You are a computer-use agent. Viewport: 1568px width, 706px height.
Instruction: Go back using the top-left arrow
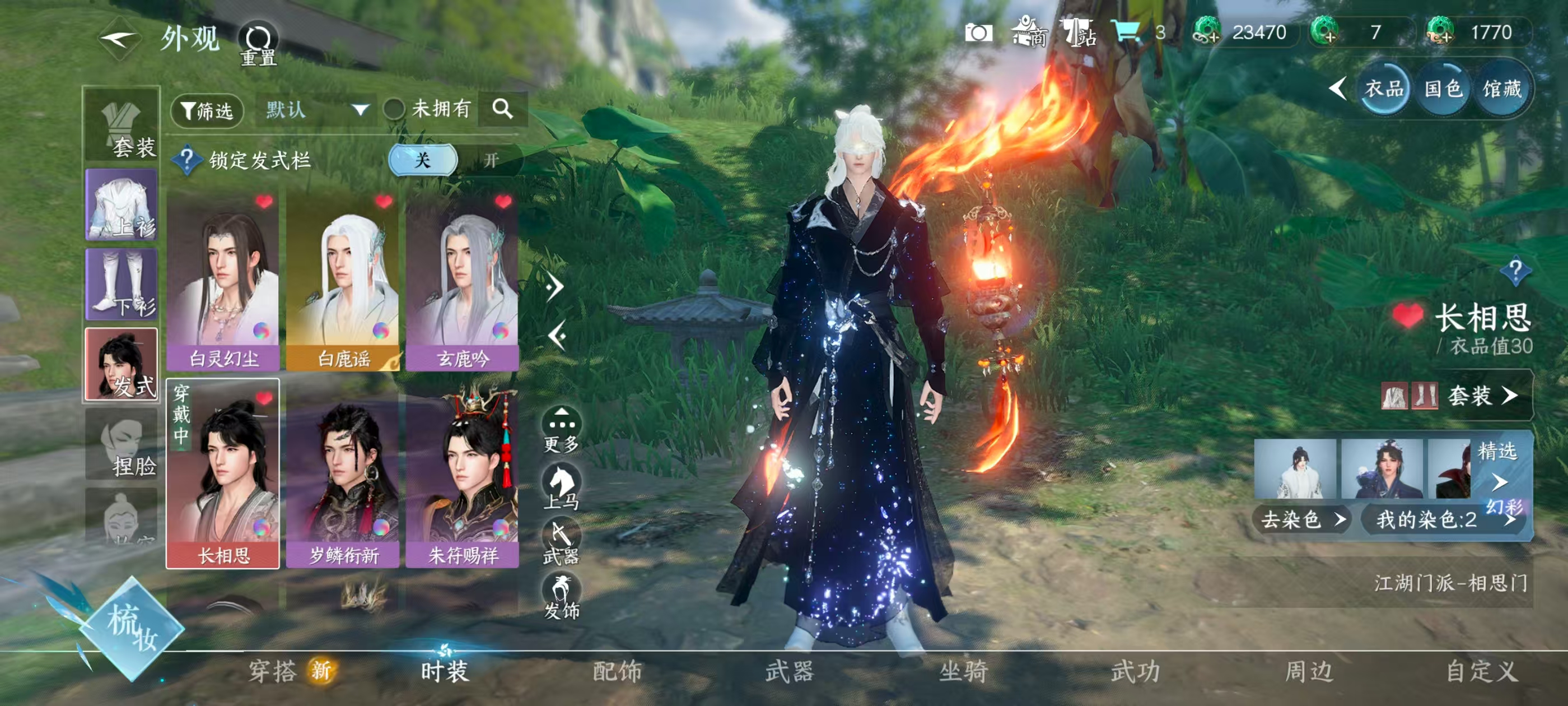coord(119,40)
